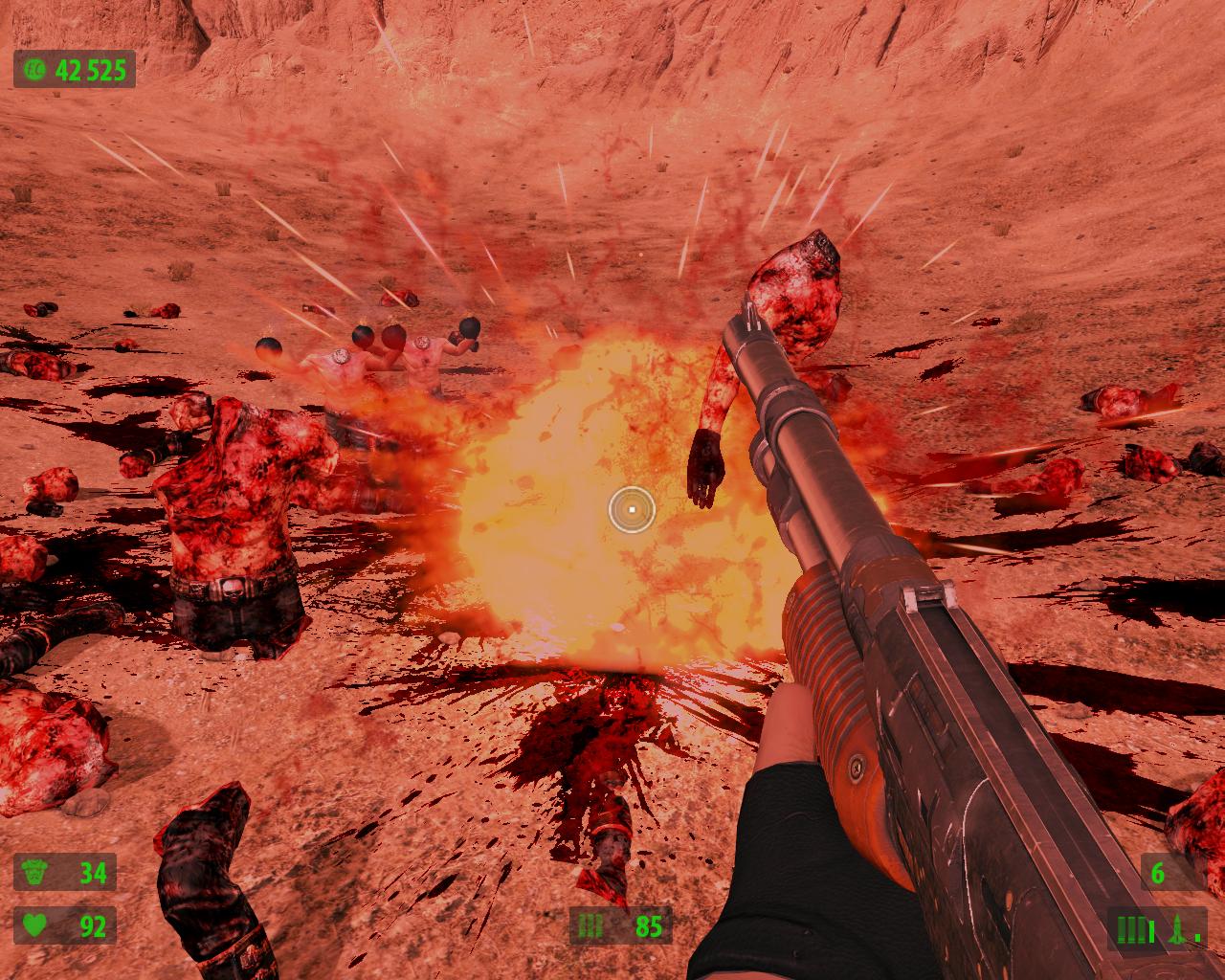The height and width of the screenshot is (980, 1225).
Task: Select the rocket ammo icon
Action: (1176, 929)
